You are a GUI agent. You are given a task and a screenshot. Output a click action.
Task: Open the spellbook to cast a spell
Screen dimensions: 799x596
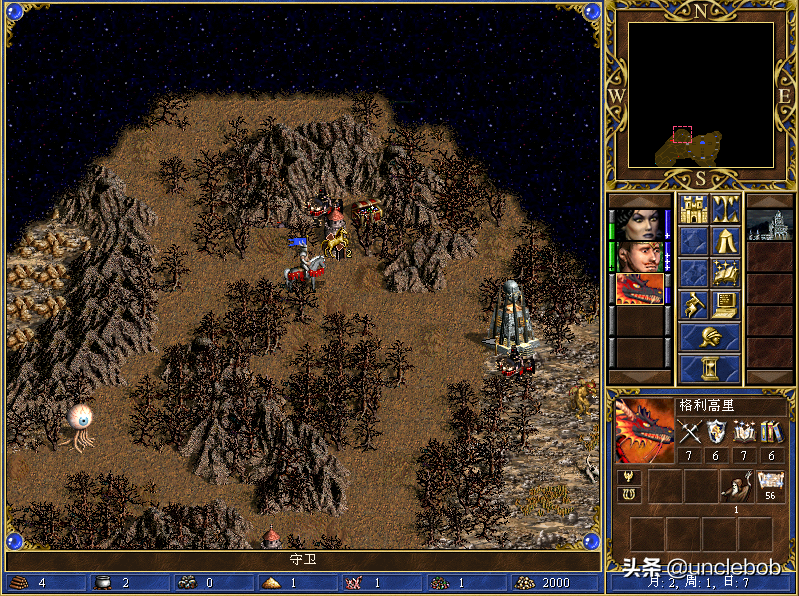point(726,272)
